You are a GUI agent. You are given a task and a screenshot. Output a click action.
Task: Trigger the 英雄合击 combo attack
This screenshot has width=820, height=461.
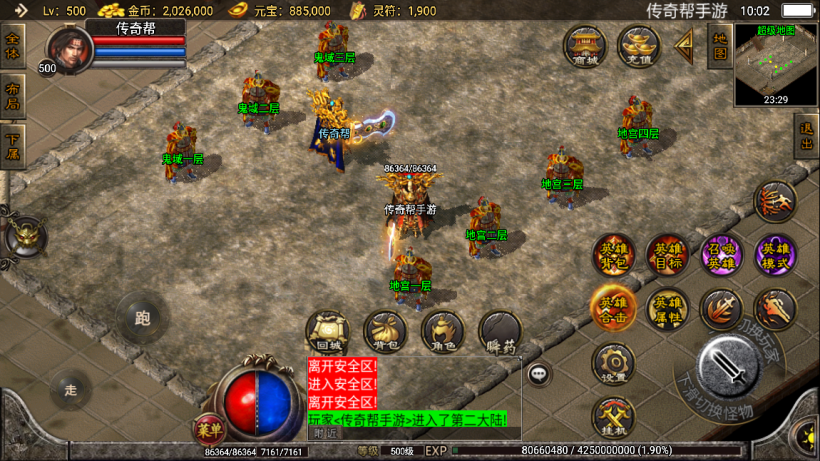click(x=612, y=309)
